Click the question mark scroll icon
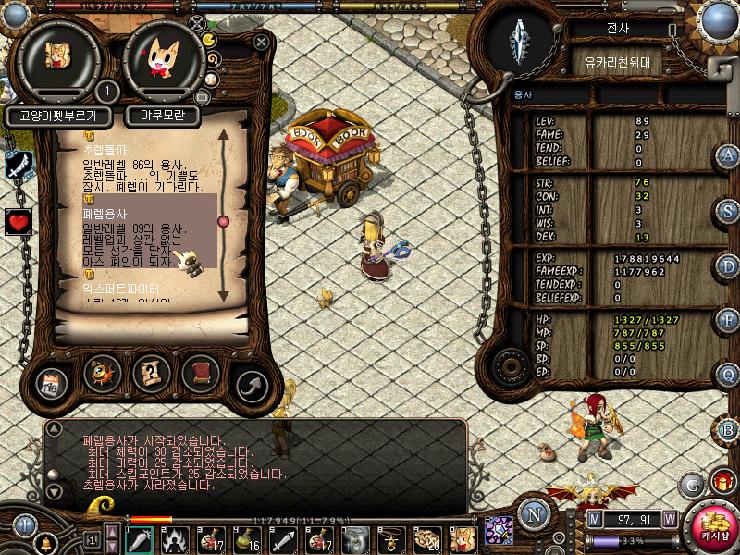The image size is (740, 555). (x=150, y=374)
